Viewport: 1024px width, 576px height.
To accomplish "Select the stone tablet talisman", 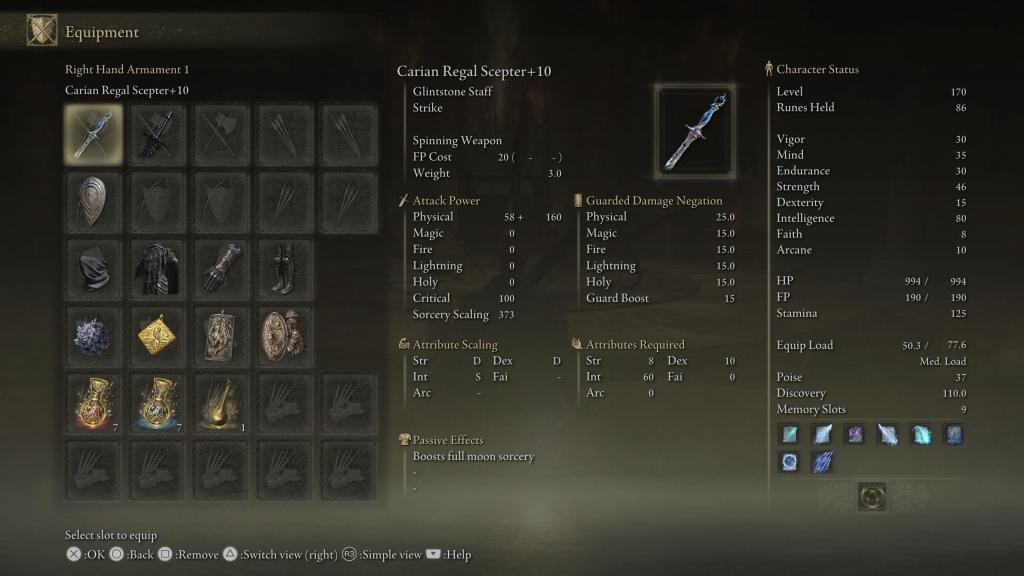I will [219, 335].
